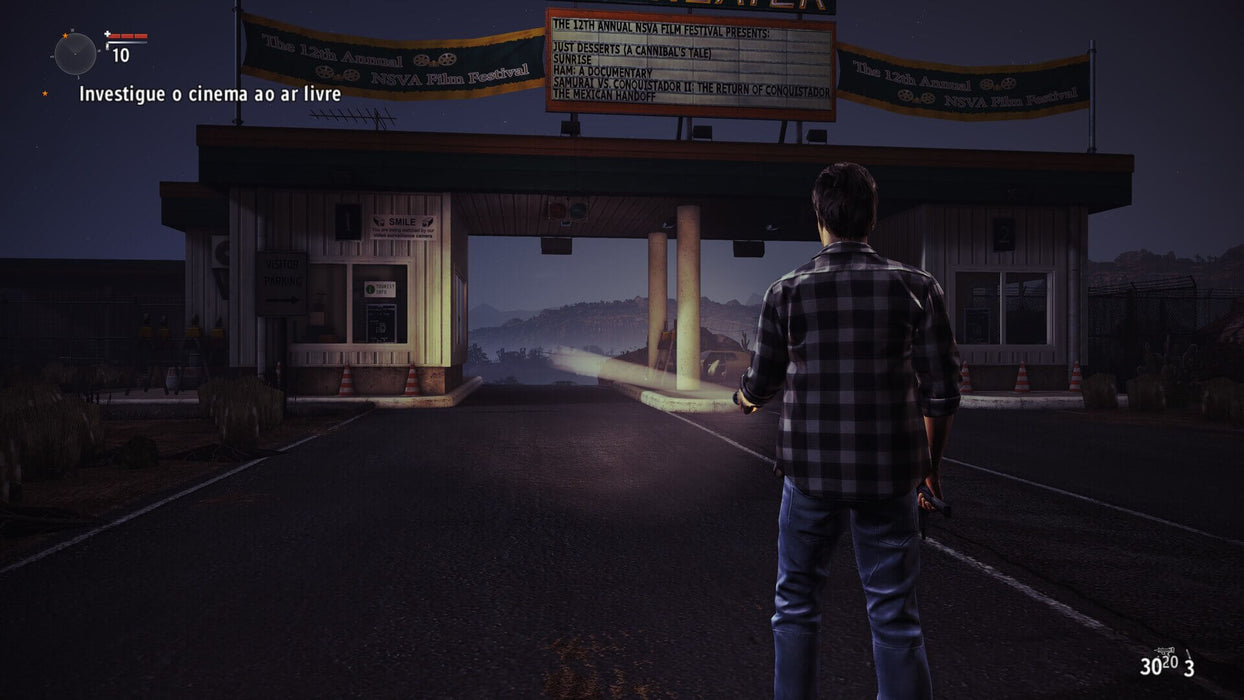The image size is (1244, 700).
Task: Click the equipped weapon icon above the ammo
Action: (x=1166, y=651)
